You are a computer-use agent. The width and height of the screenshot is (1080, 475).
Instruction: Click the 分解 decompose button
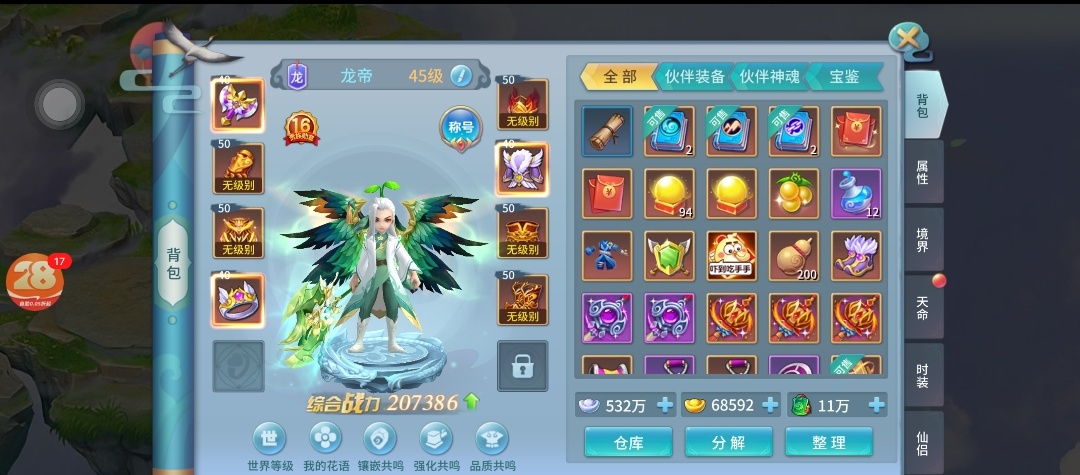[728, 442]
